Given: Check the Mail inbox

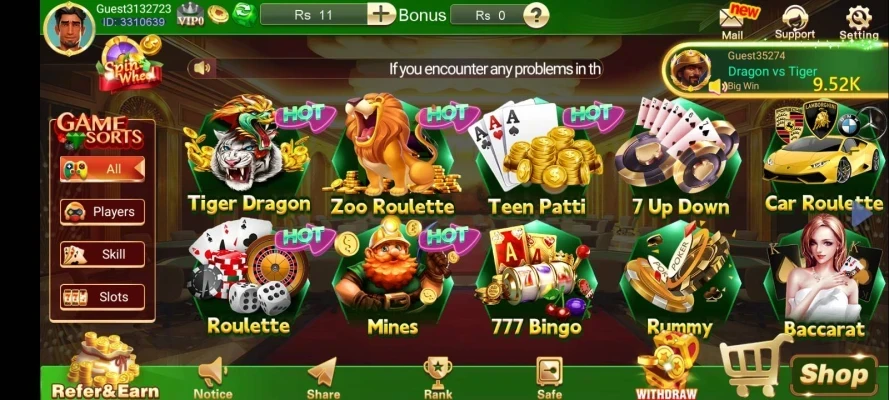Looking at the screenshot, I should tap(733, 22).
